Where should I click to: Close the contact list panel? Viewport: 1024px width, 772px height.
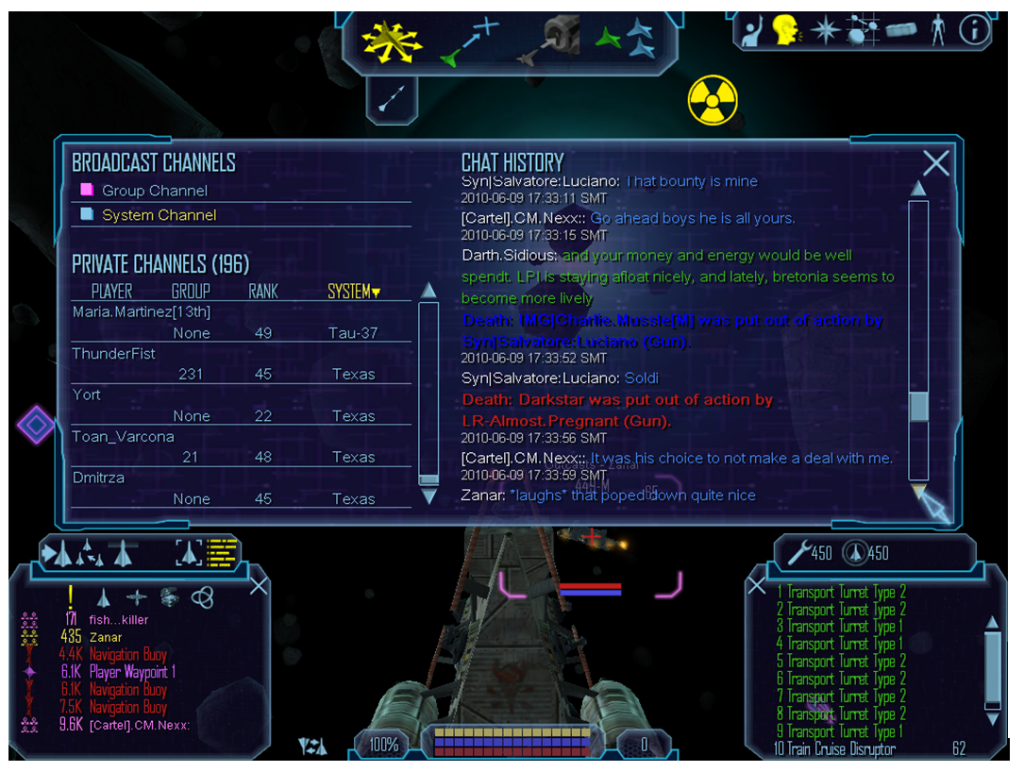point(258,585)
